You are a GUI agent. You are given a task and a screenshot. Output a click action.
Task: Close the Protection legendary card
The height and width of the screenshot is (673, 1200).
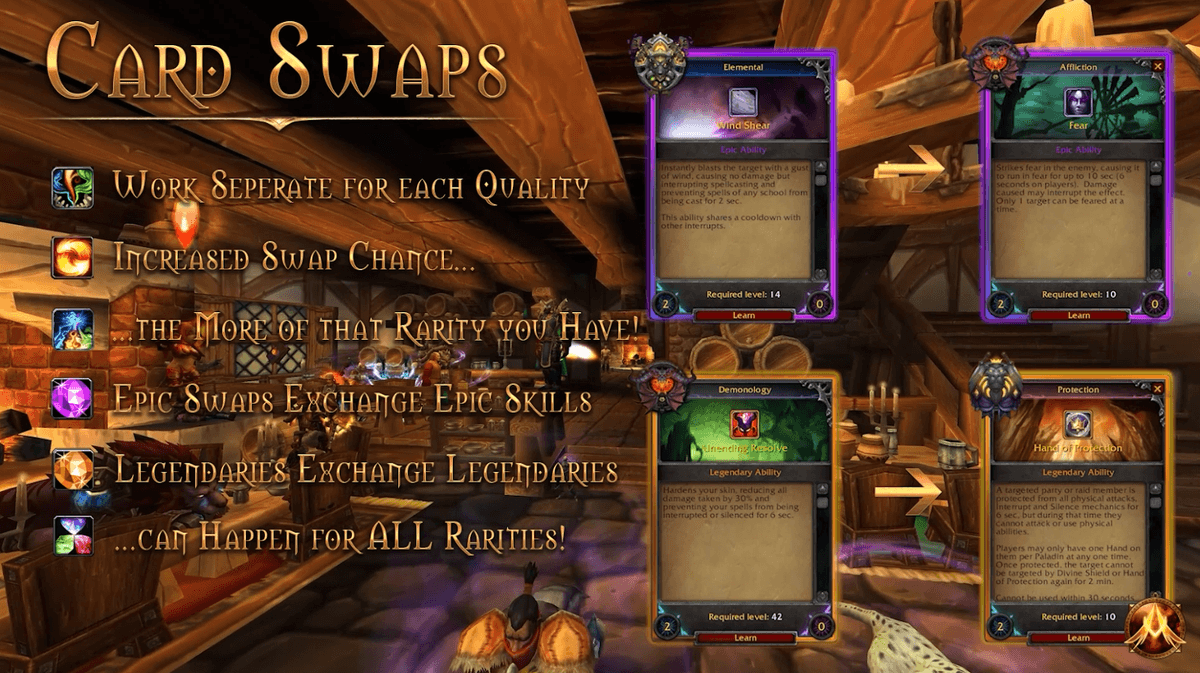click(x=1158, y=388)
